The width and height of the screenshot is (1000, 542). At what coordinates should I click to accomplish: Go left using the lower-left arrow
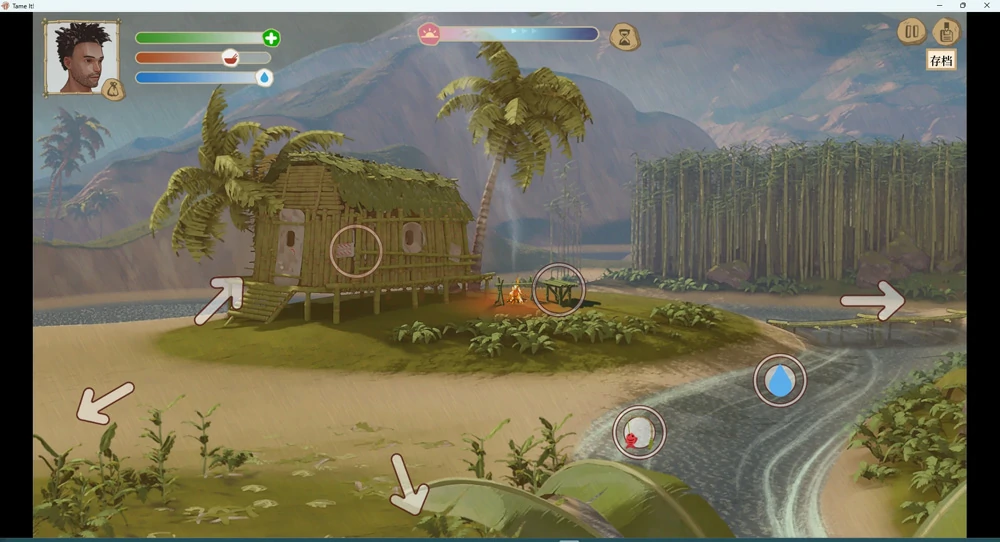tap(105, 402)
